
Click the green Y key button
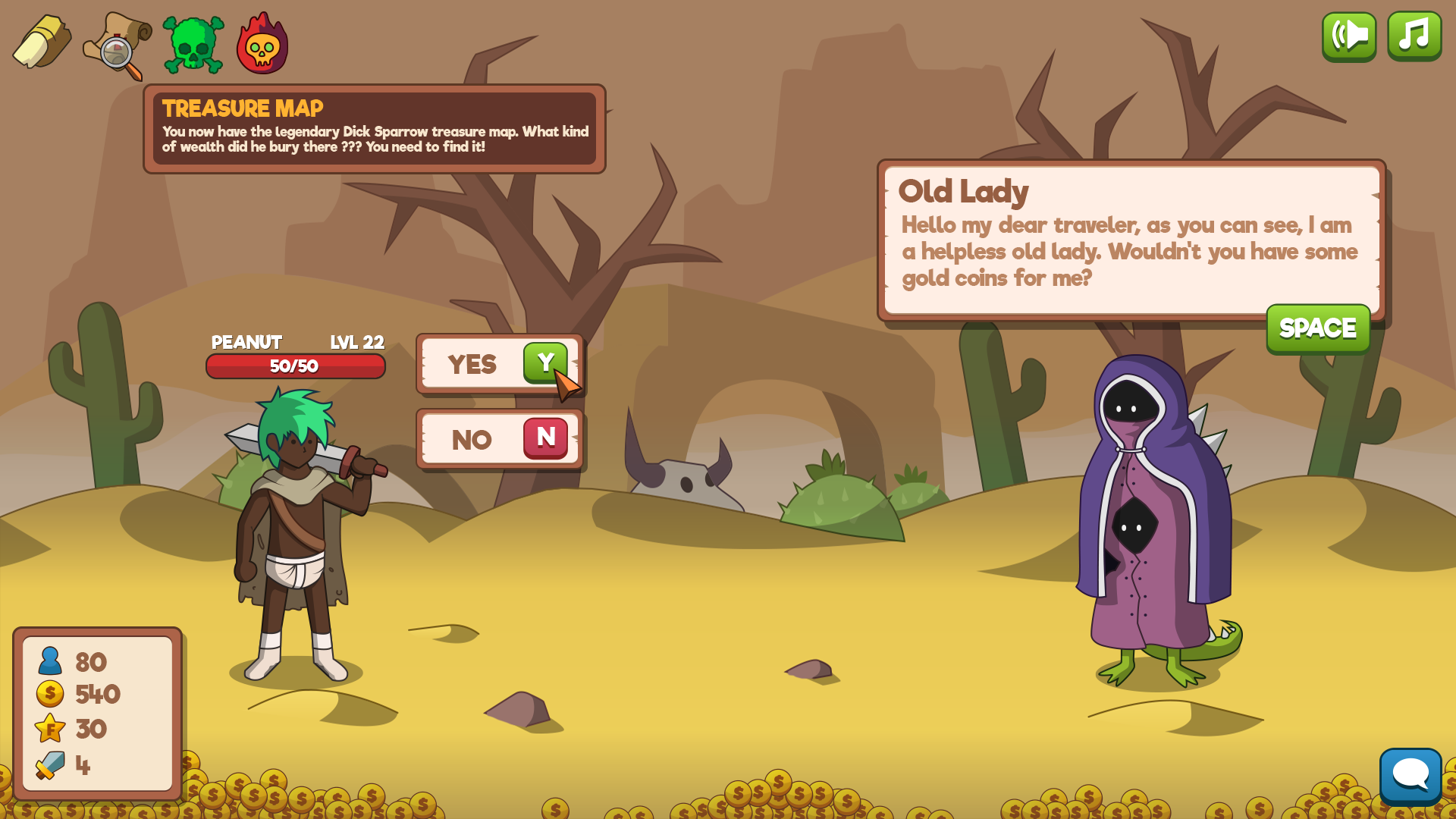(x=544, y=364)
